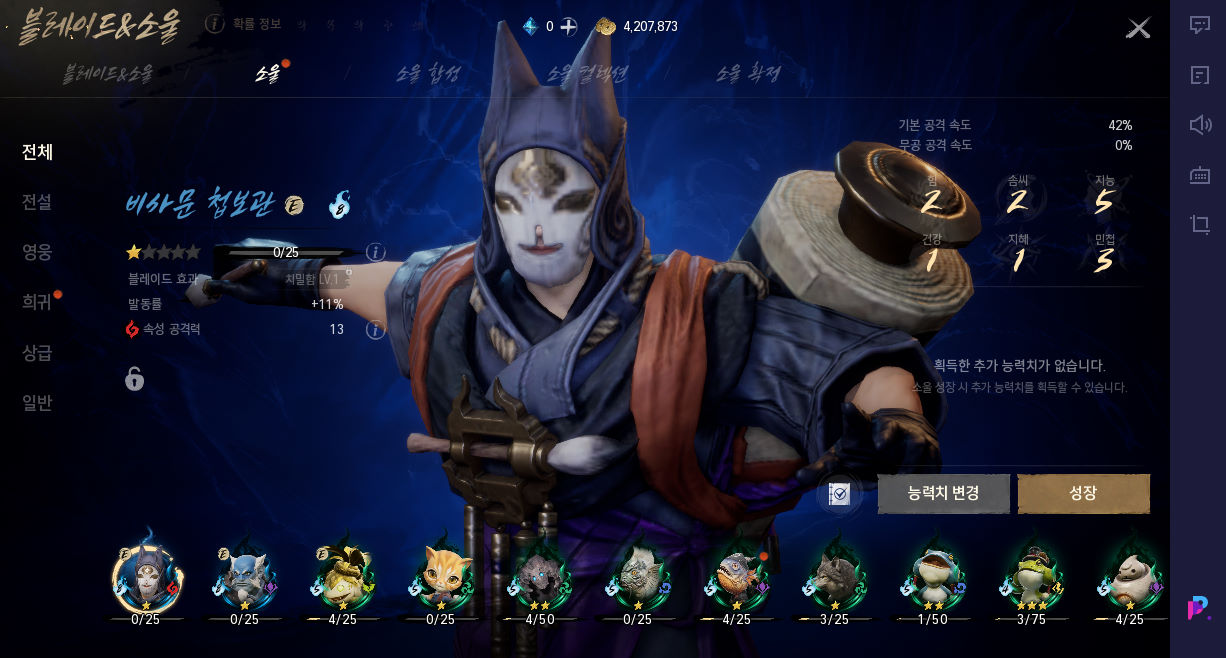Go to the 소울 확정 tab
Image resolution: width=1226 pixels, height=658 pixels.
(748, 73)
